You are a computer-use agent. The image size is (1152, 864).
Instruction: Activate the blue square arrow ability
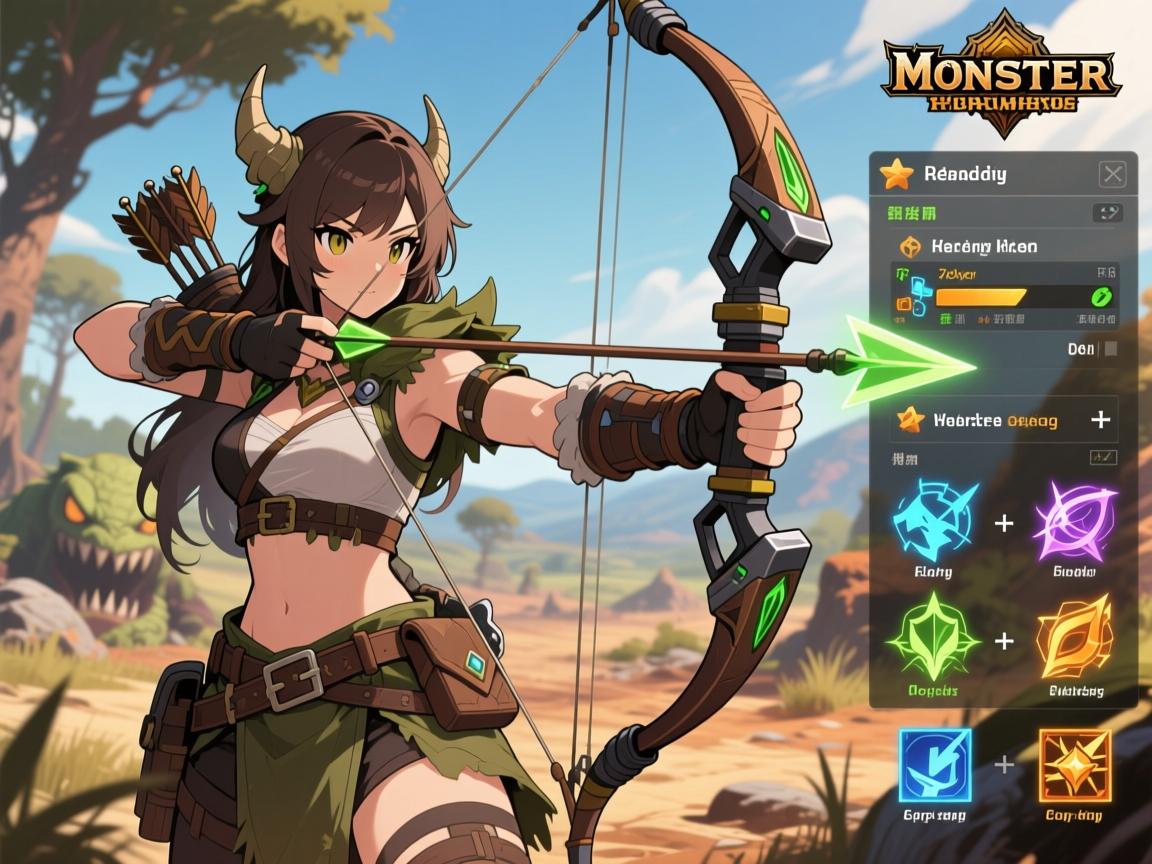tap(934, 765)
